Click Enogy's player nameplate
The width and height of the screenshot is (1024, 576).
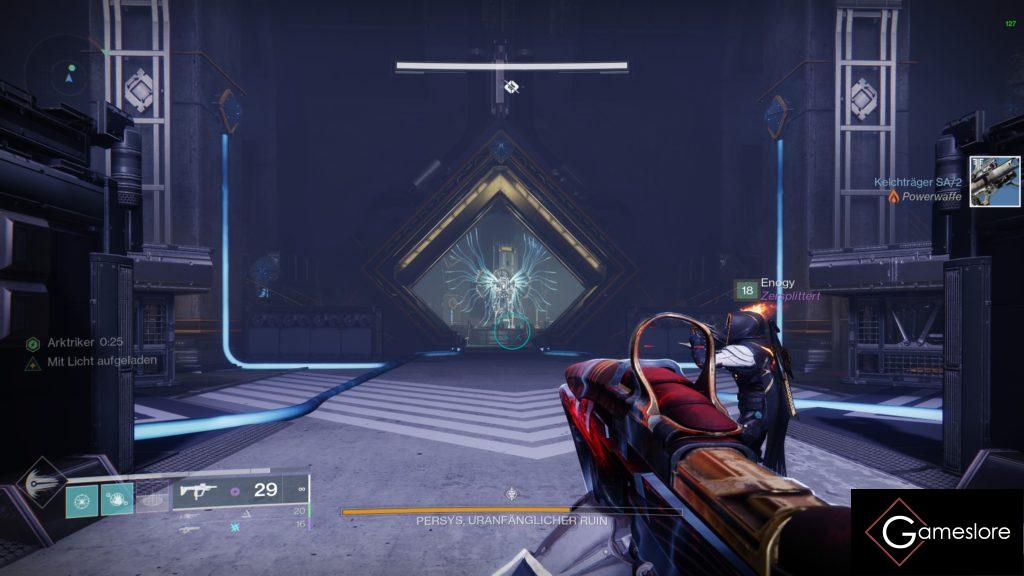[777, 283]
